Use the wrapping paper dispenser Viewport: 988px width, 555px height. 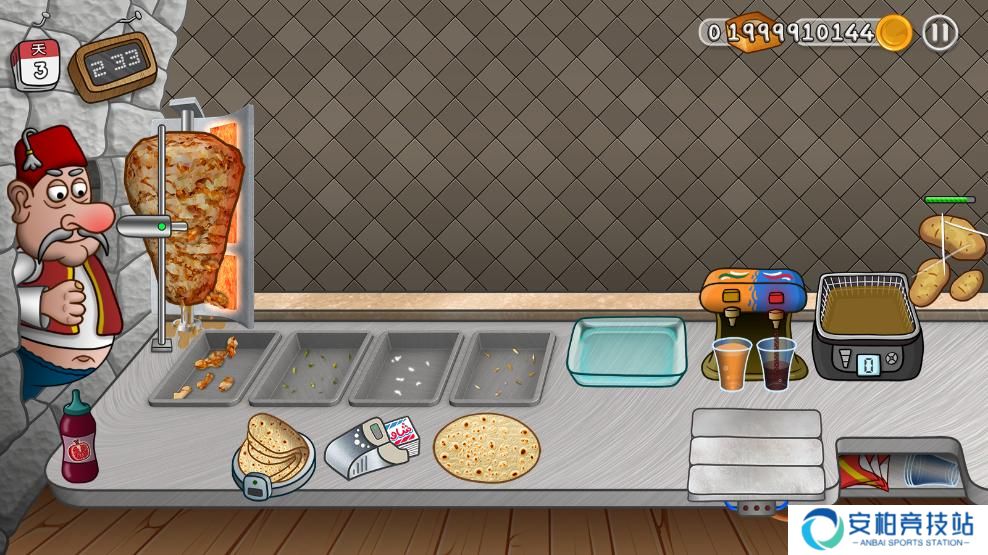[376, 442]
